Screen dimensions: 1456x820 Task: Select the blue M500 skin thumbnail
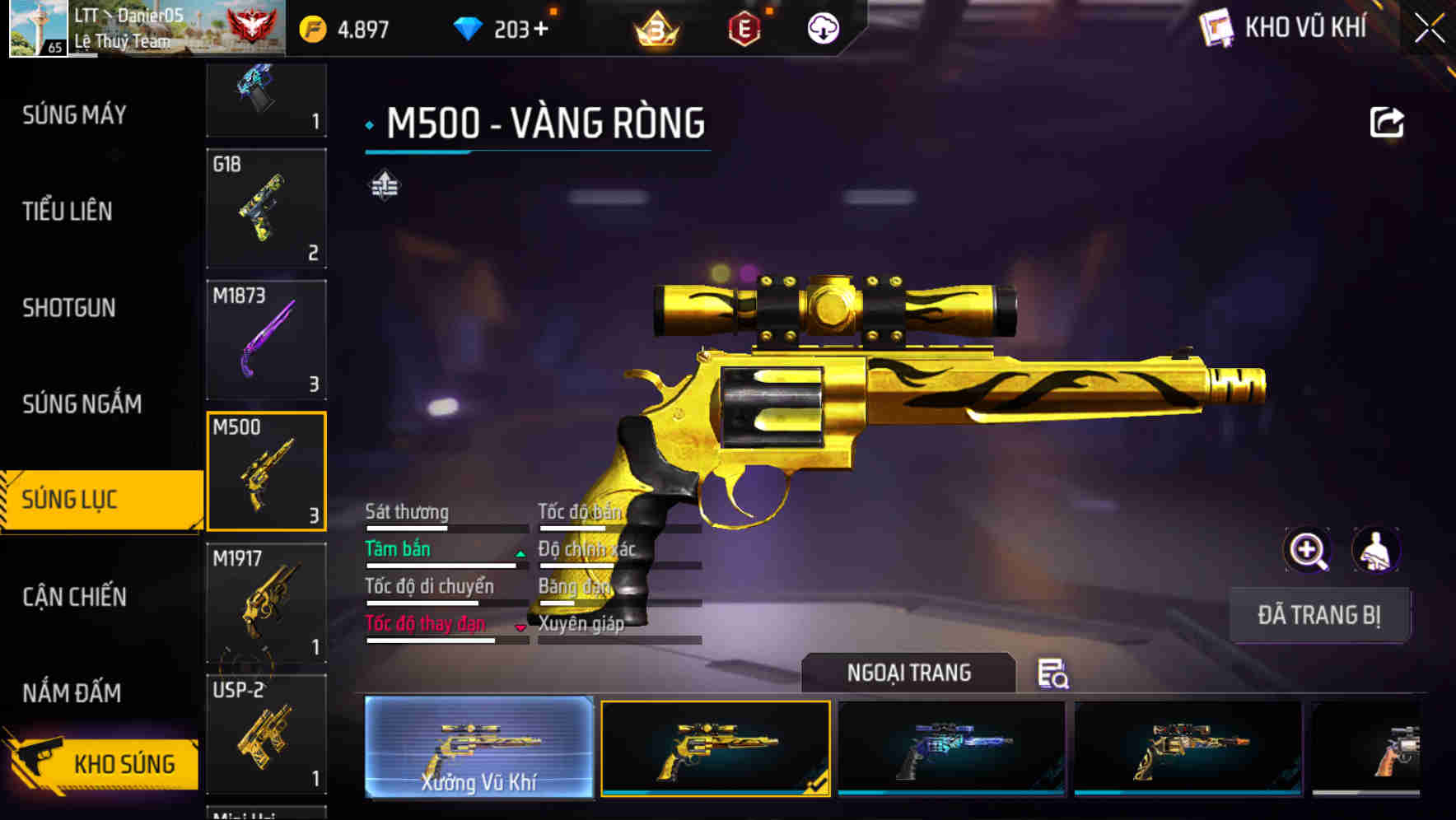[x=951, y=748]
